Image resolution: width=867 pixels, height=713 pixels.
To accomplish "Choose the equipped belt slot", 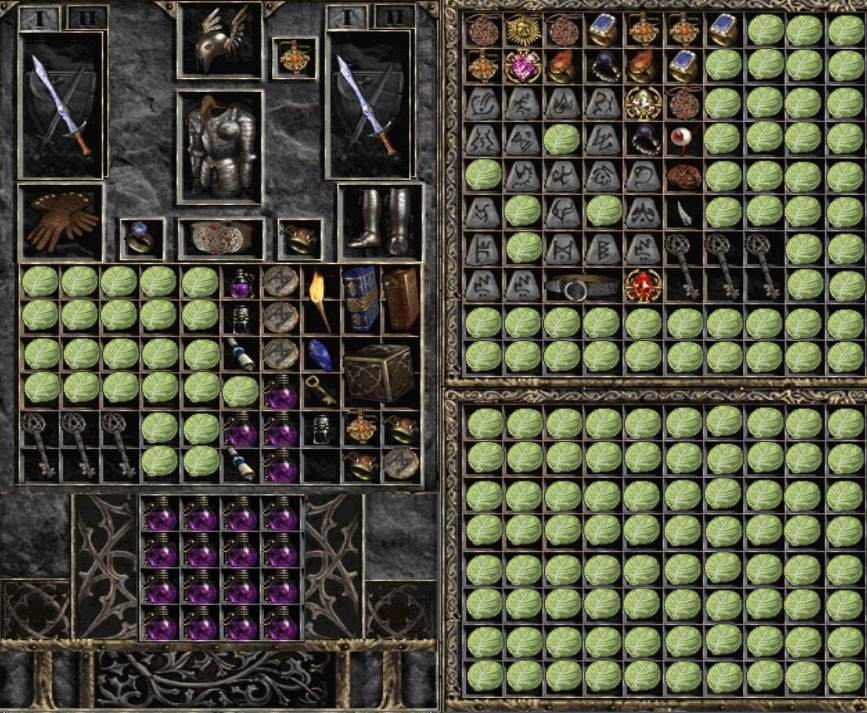I will point(221,239).
